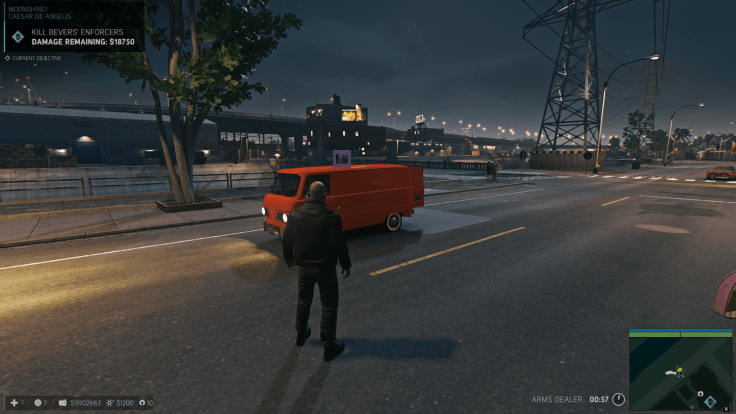The height and width of the screenshot is (414, 736).
Task: Click the Arms Dealer clock icon
Action: point(618,400)
